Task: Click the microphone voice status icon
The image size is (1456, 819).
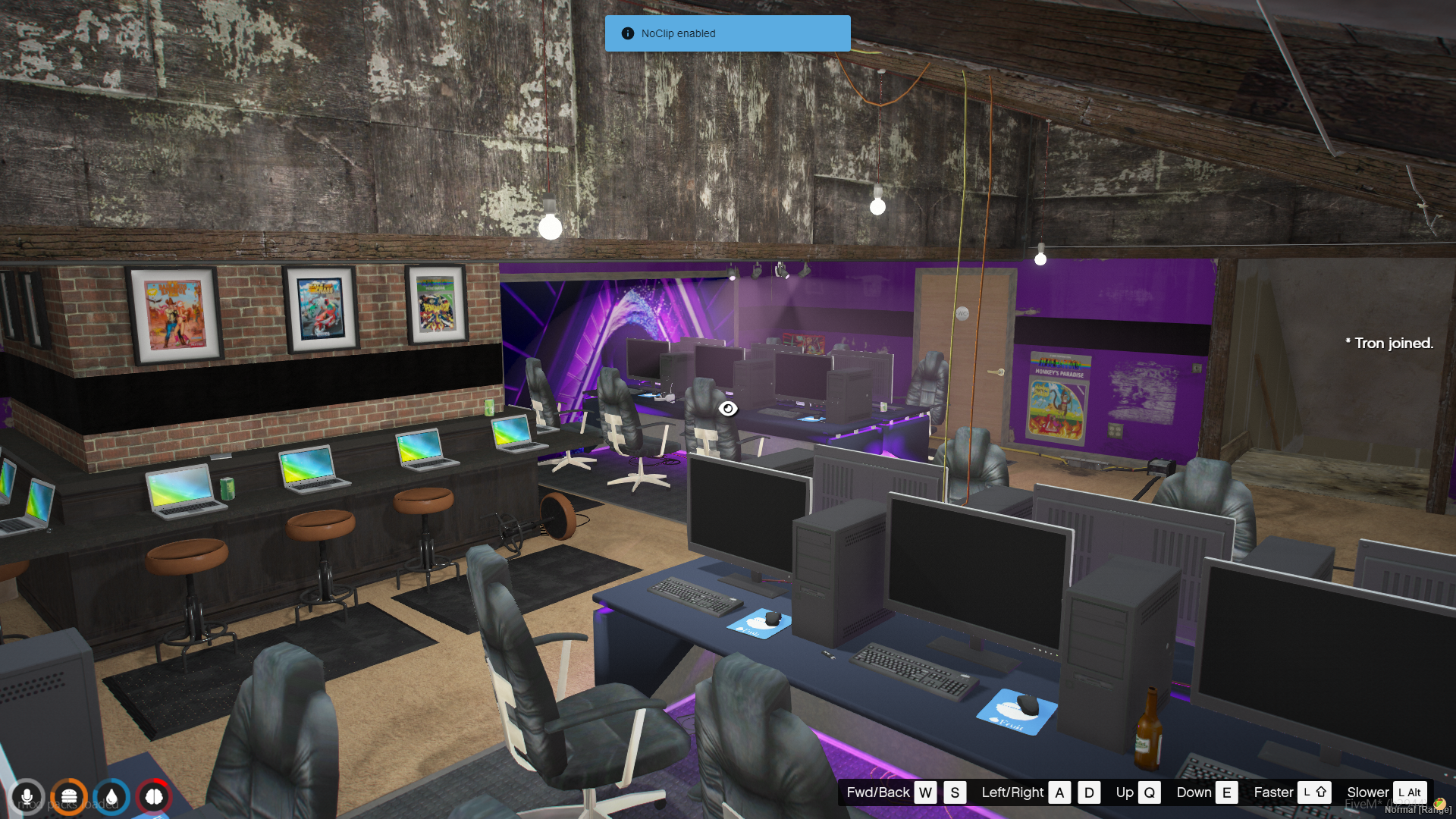Action: [27, 797]
